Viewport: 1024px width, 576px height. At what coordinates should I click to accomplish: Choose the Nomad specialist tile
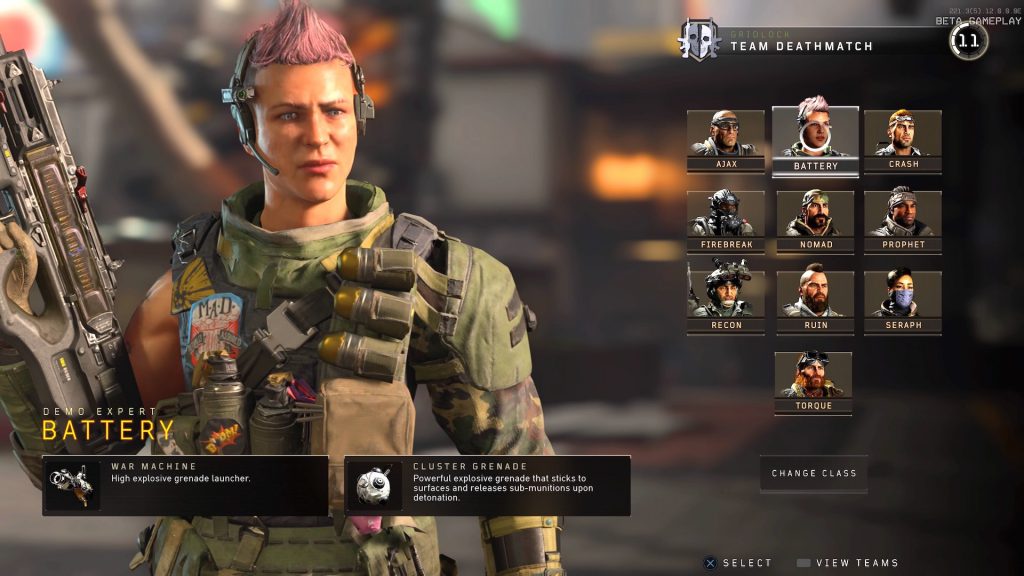[815, 220]
